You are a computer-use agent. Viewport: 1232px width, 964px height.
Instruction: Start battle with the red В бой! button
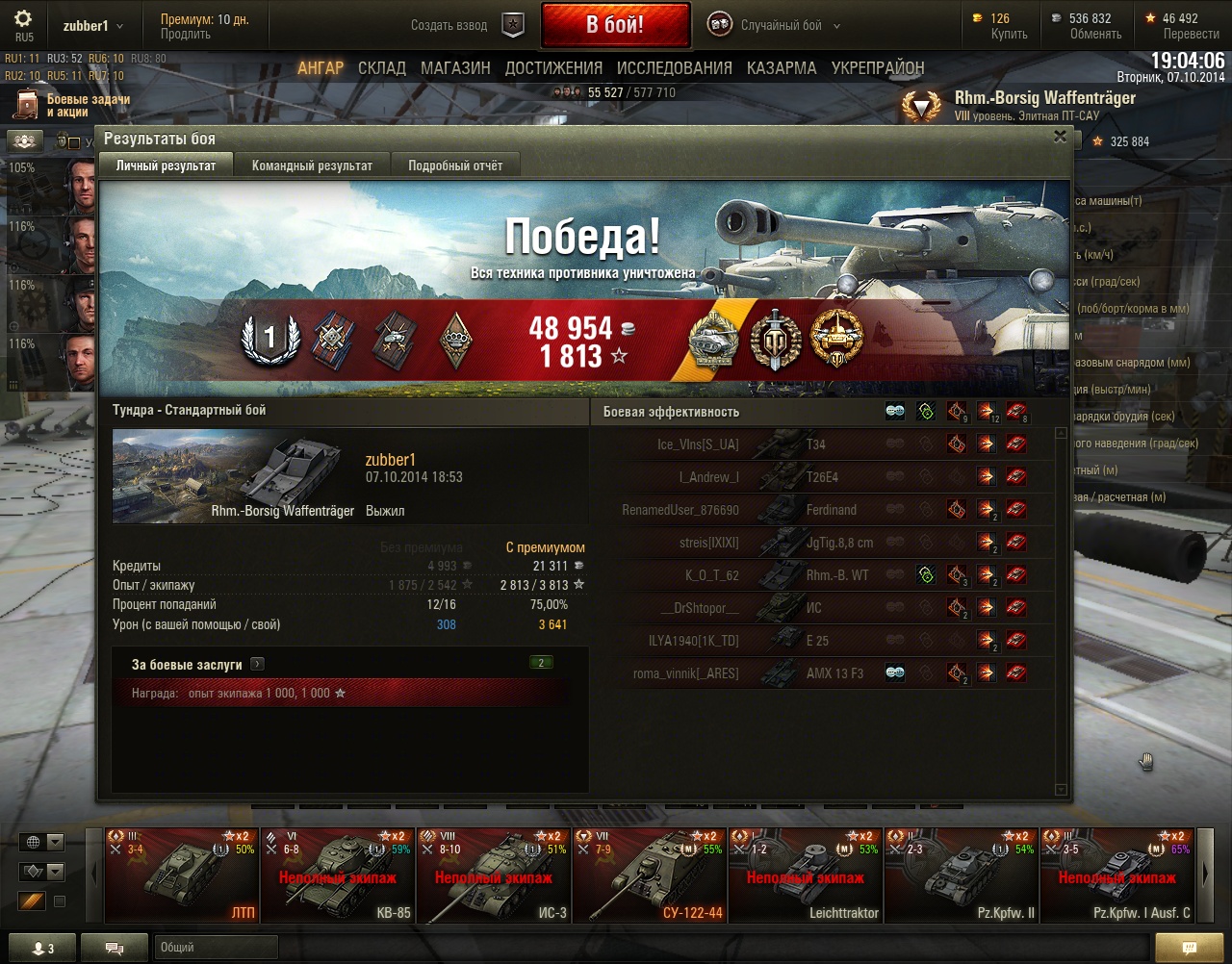[x=615, y=25]
